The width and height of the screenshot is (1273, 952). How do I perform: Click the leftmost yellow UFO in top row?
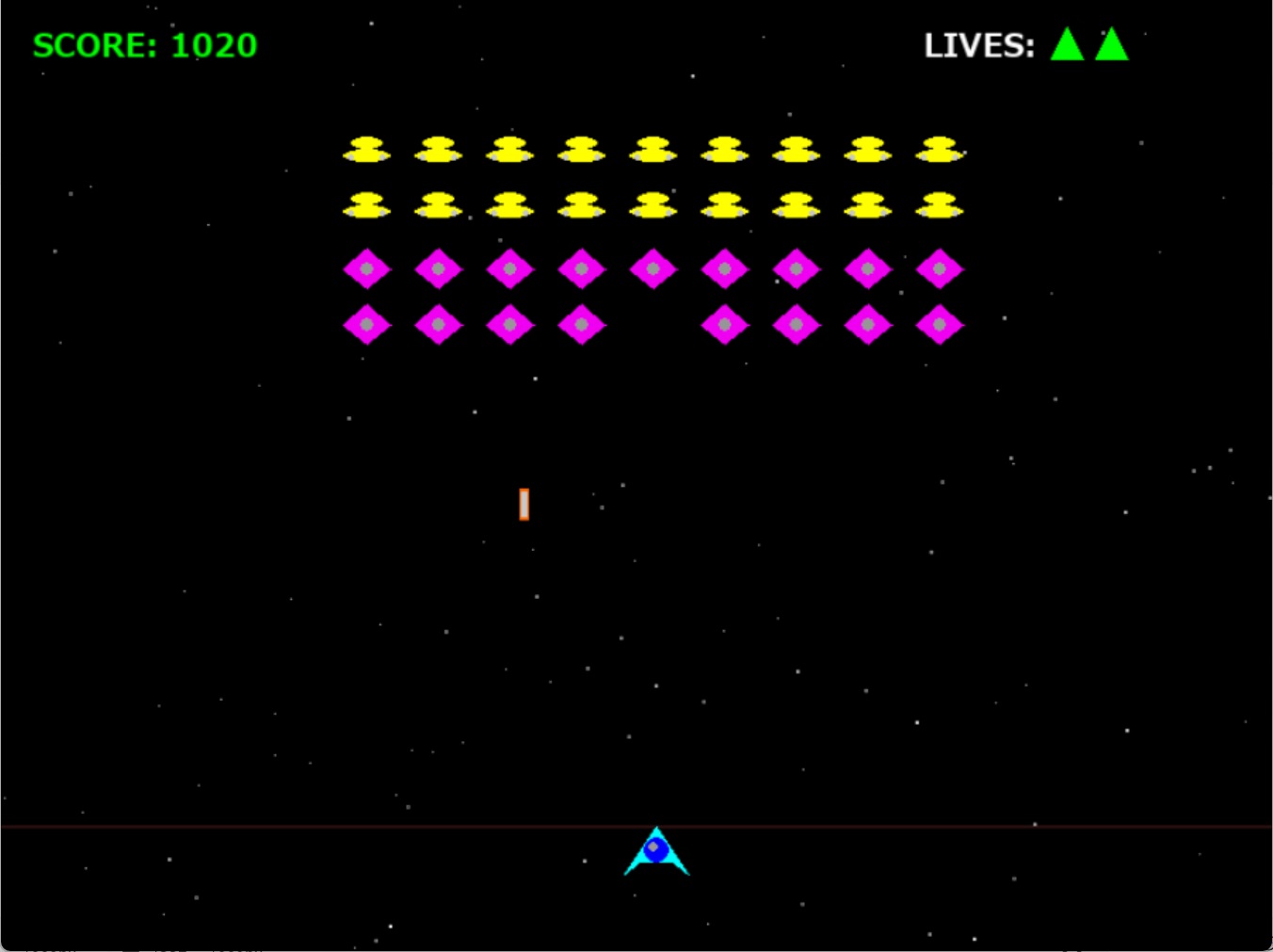tap(367, 149)
